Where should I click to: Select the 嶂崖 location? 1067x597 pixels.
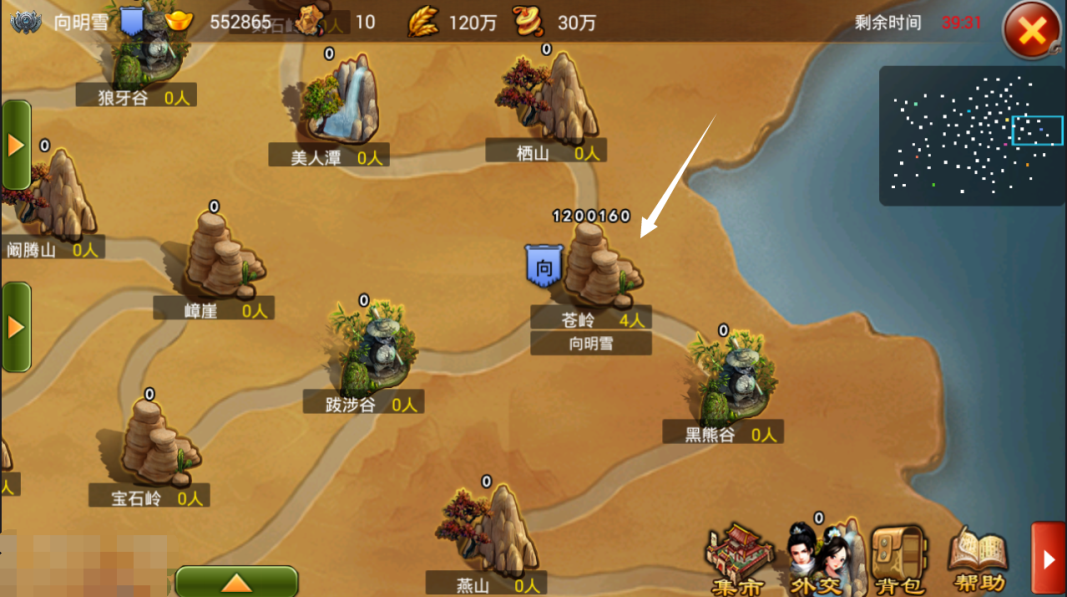[x=222, y=258]
